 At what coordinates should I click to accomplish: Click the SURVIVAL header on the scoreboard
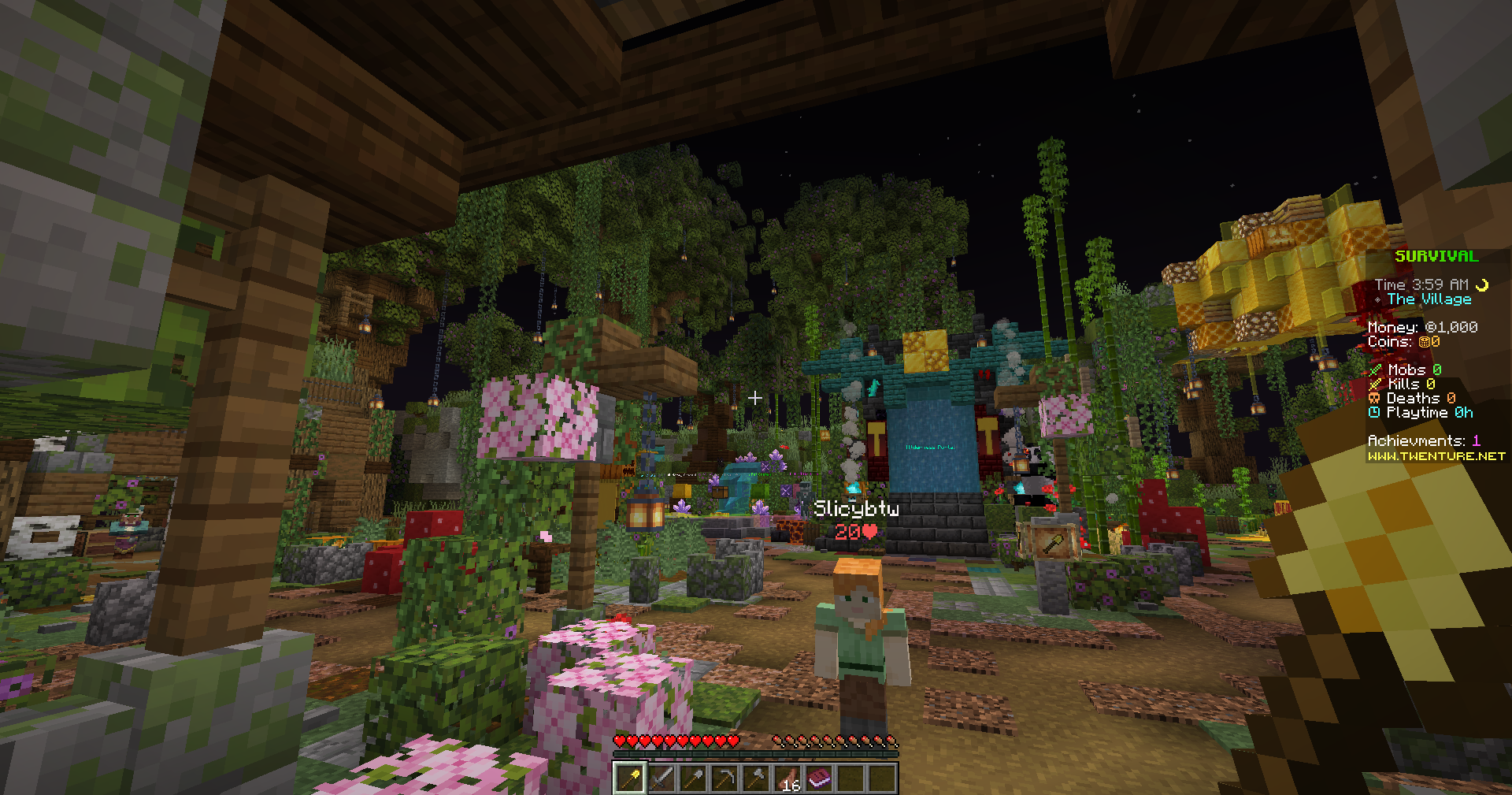point(1437,257)
